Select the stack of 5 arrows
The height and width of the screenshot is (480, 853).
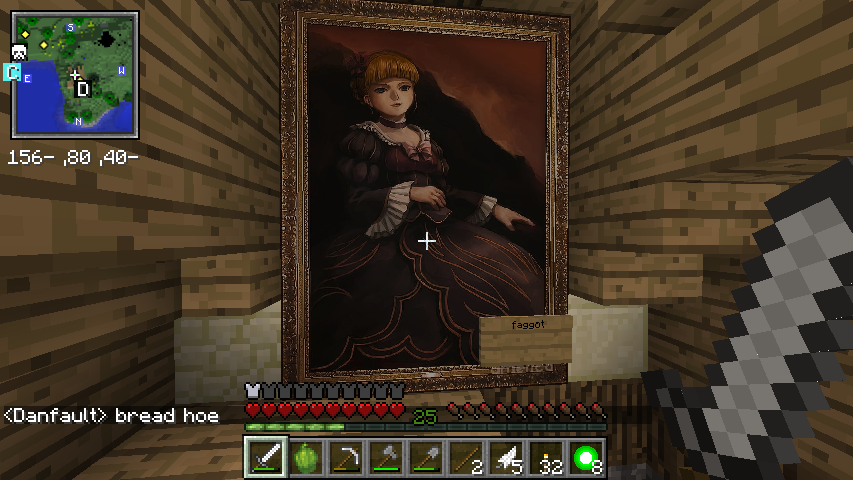505,459
